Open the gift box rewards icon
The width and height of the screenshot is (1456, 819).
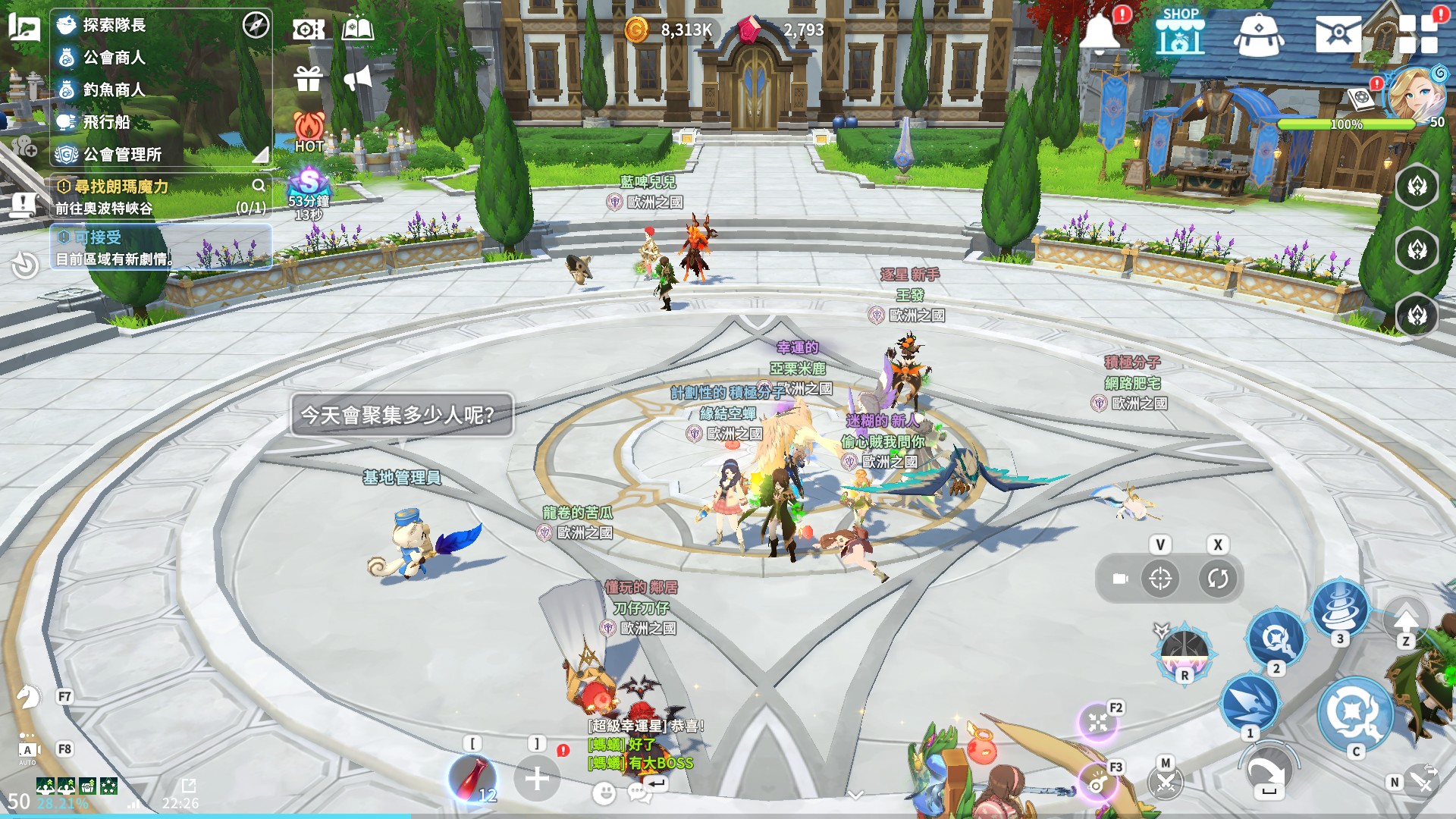pyautogui.click(x=309, y=78)
